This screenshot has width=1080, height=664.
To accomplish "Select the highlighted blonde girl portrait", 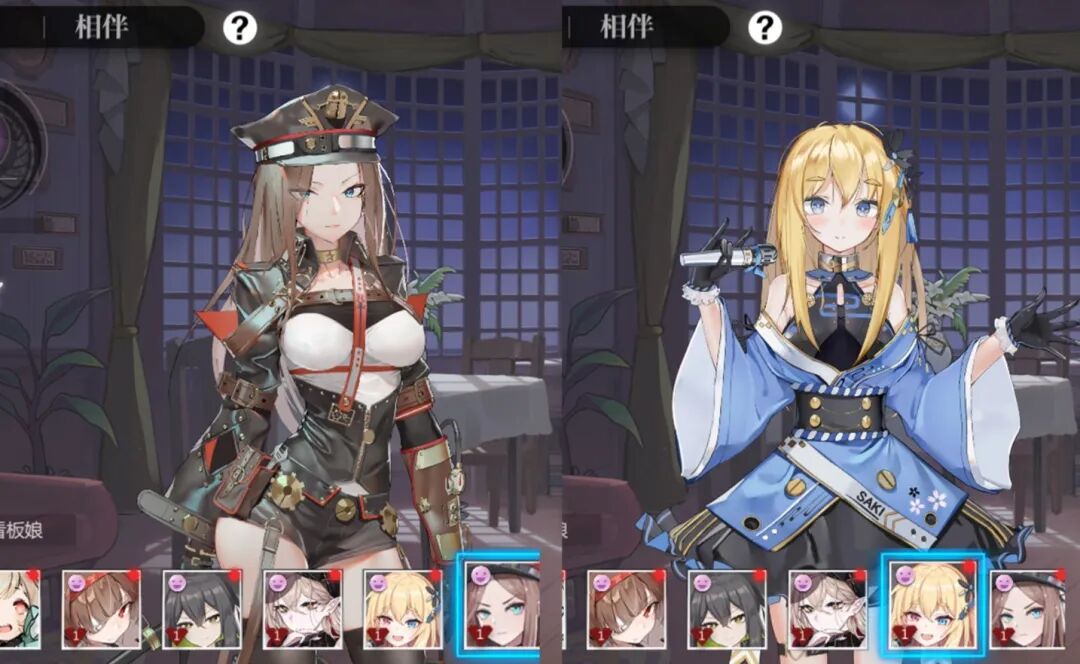I will 932,609.
